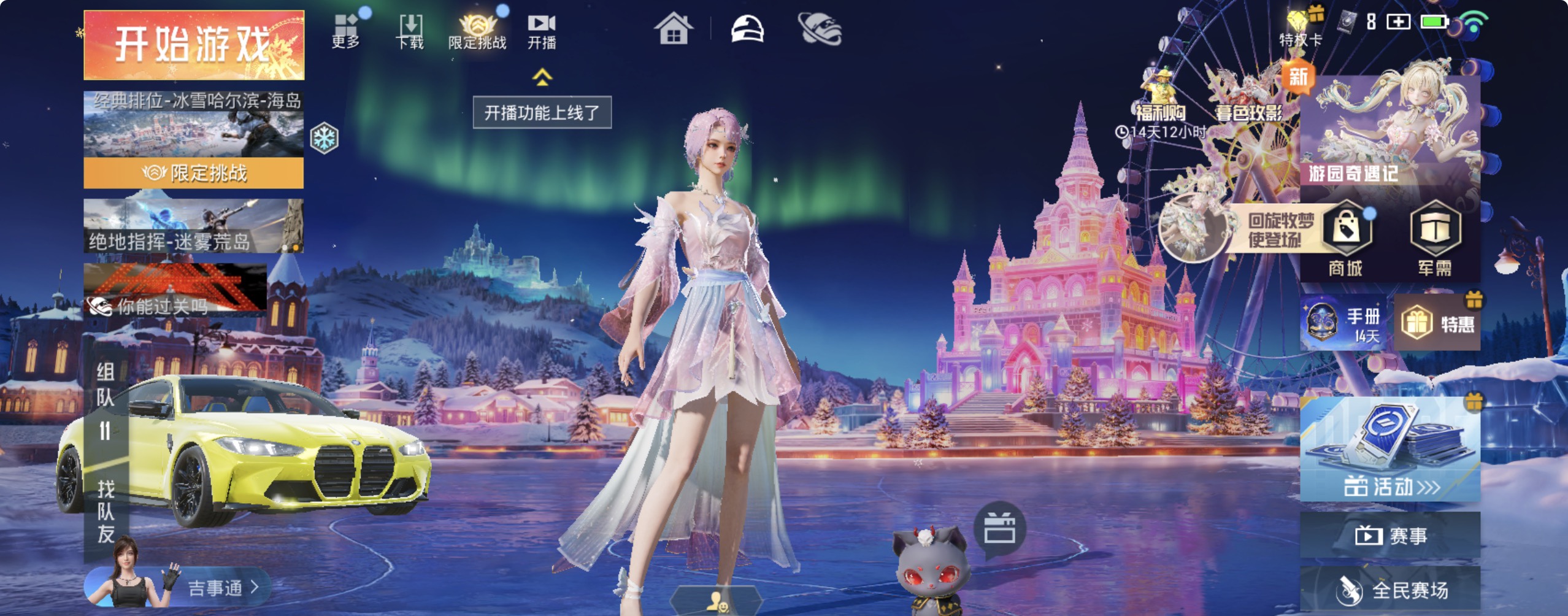Viewport: 1568px width, 616px height.
Task: Open the 手册 season handbook
Action: click(1343, 323)
